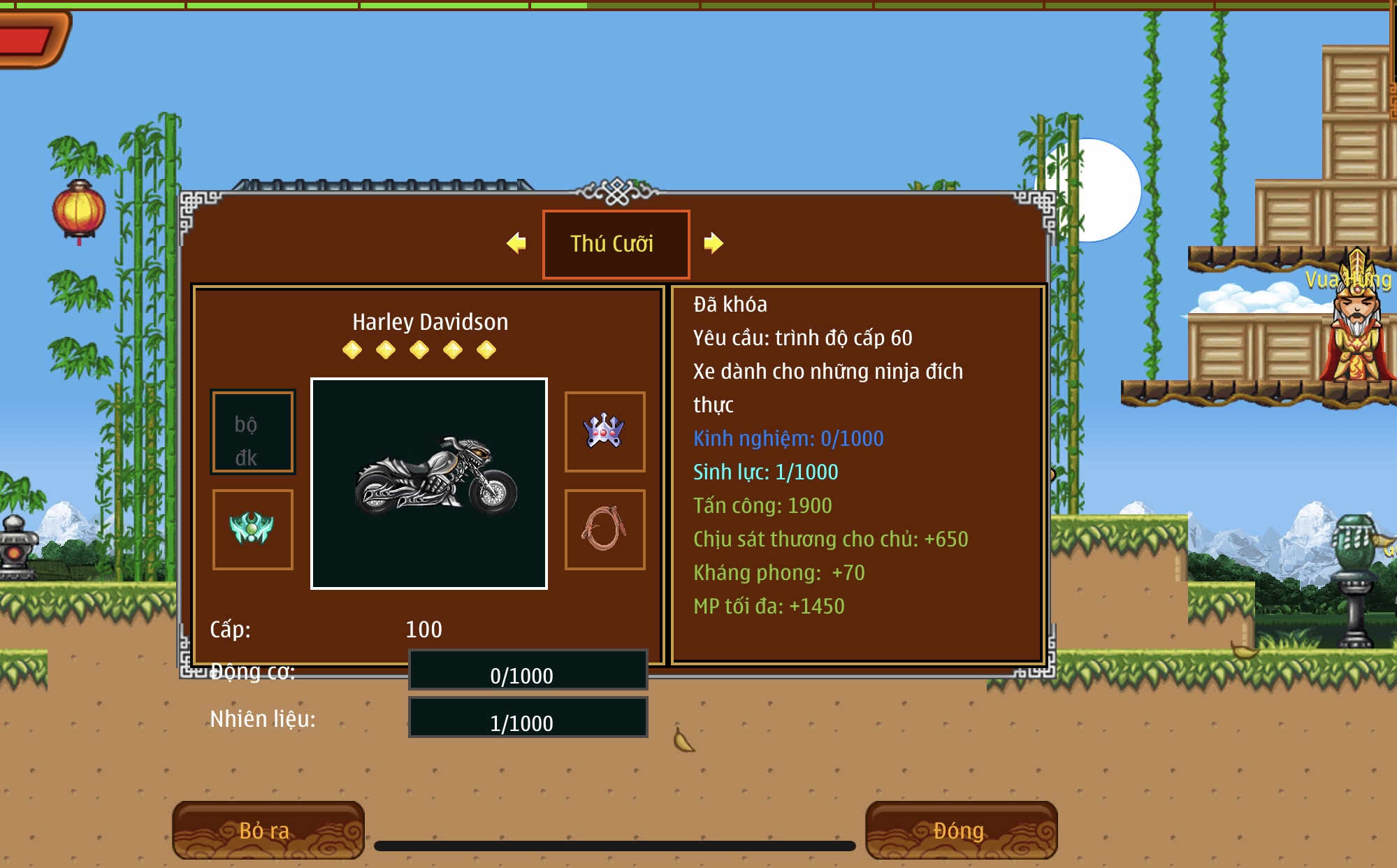Close the panel with Đóng button
Image resolution: width=1397 pixels, height=868 pixels.
pyautogui.click(x=961, y=830)
